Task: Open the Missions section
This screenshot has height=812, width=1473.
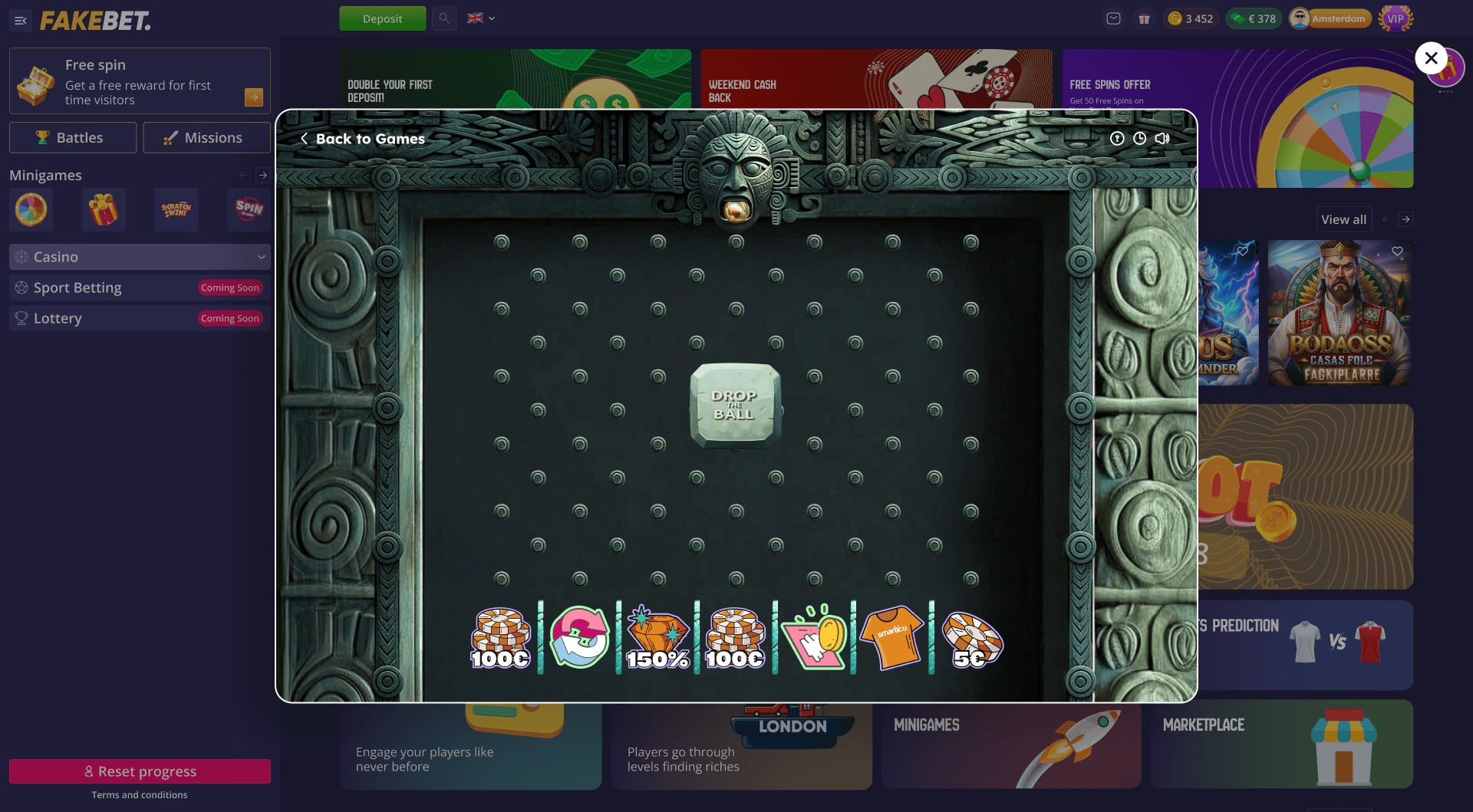Action: 206,138
